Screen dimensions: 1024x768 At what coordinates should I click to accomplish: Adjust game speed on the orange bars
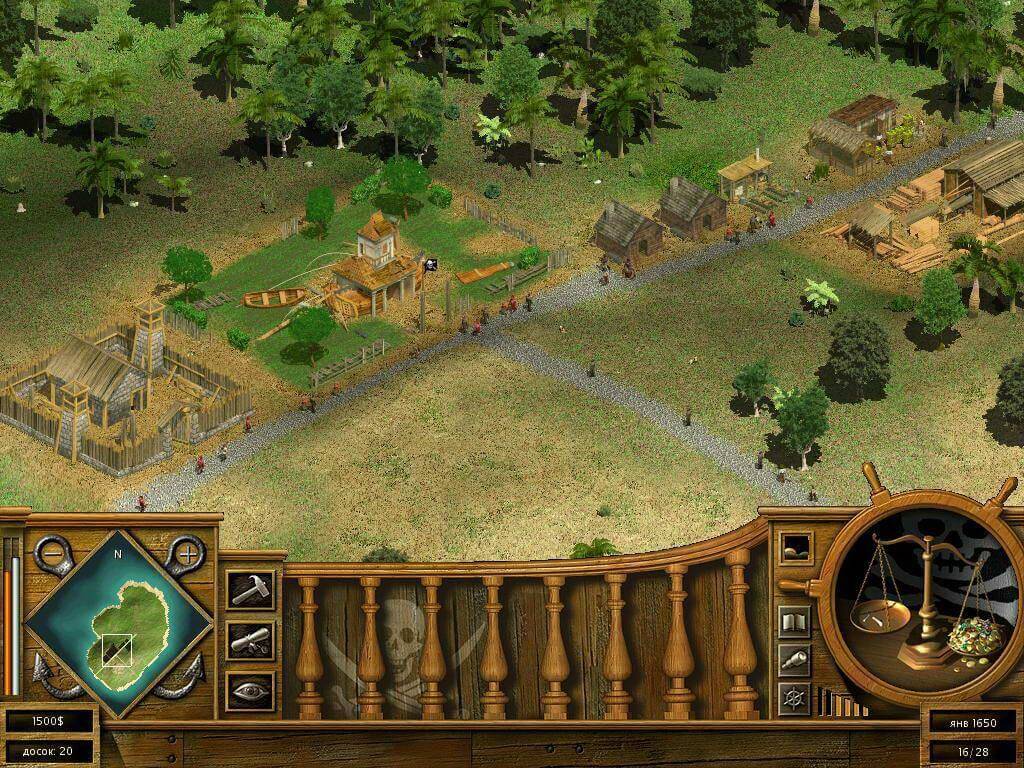click(x=842, y=703)
